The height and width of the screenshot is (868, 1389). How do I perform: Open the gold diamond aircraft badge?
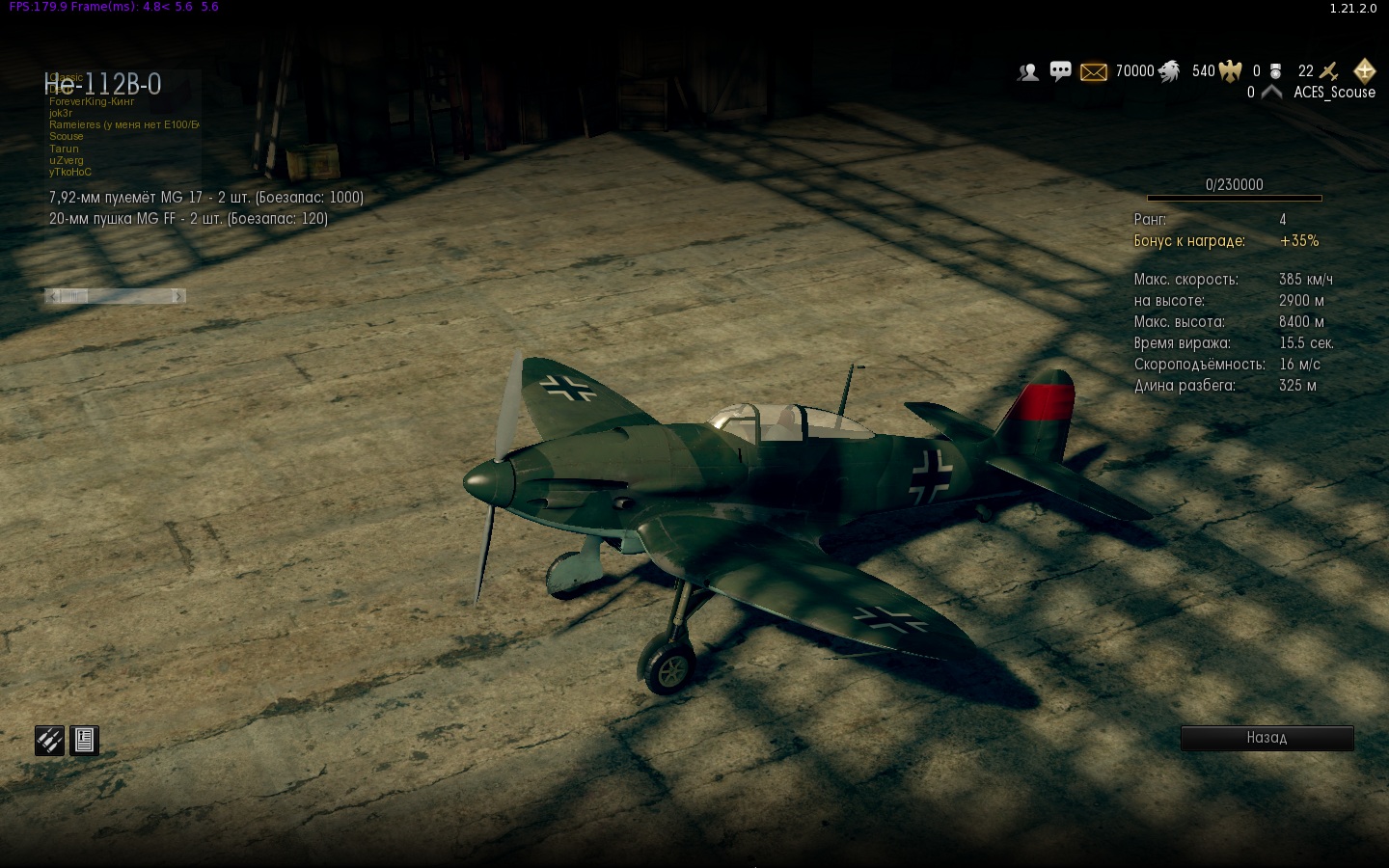[1364, 70]
